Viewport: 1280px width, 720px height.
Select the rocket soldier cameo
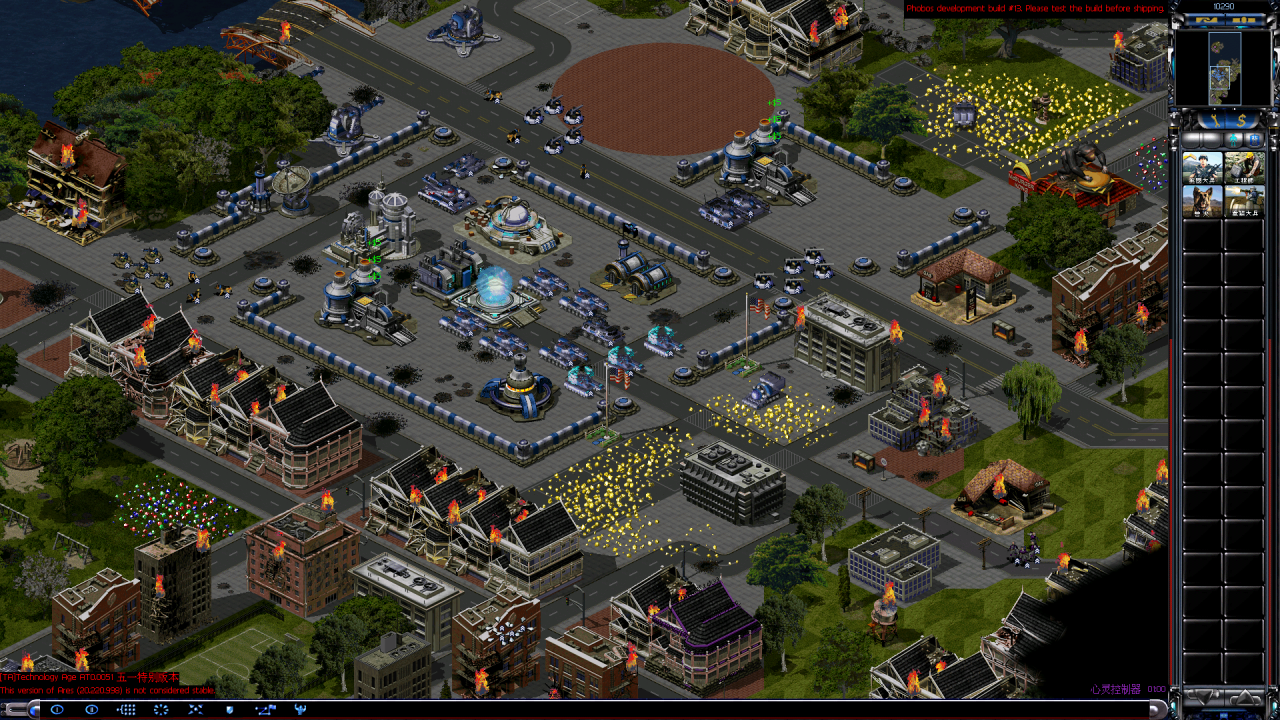(x=1244, y=202)
